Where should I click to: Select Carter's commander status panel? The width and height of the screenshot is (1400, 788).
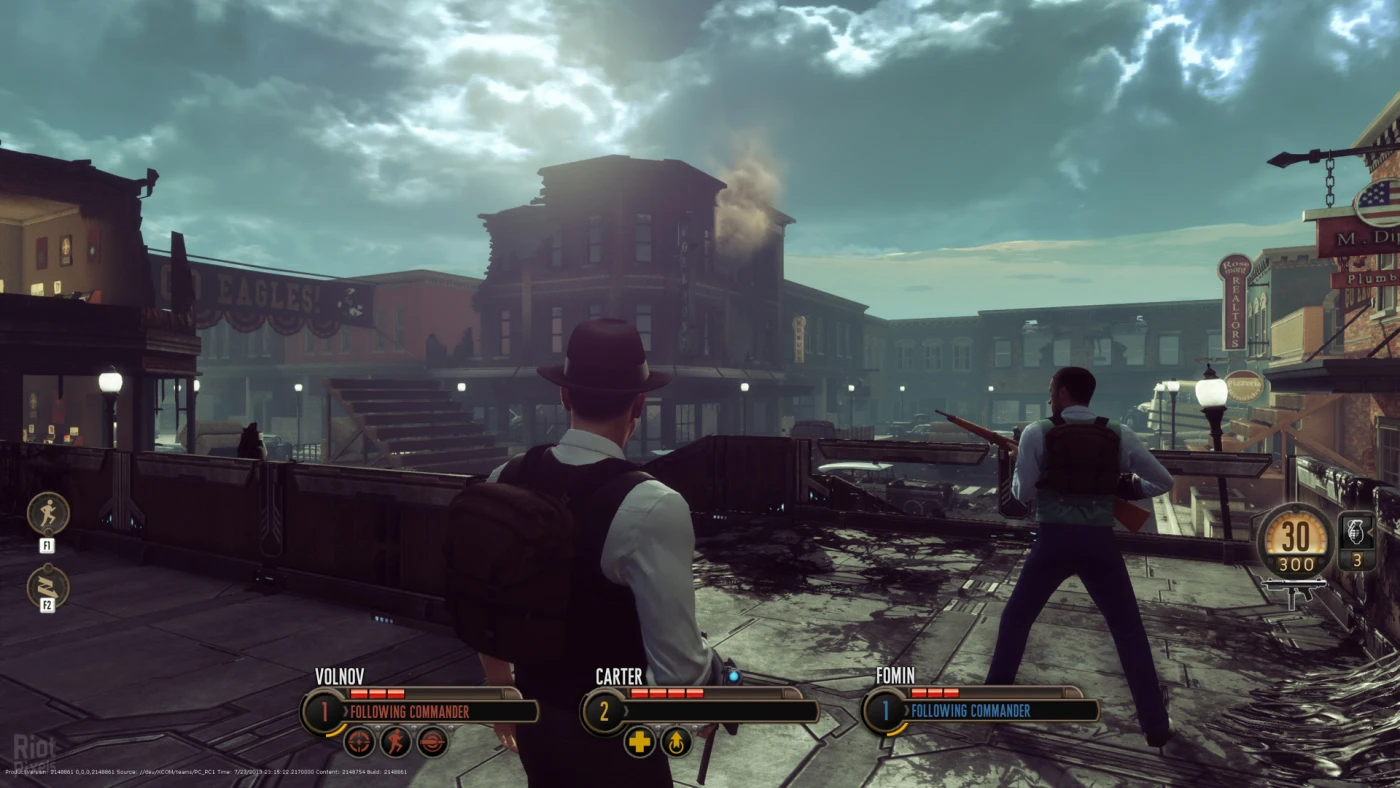tap(700, 710)
